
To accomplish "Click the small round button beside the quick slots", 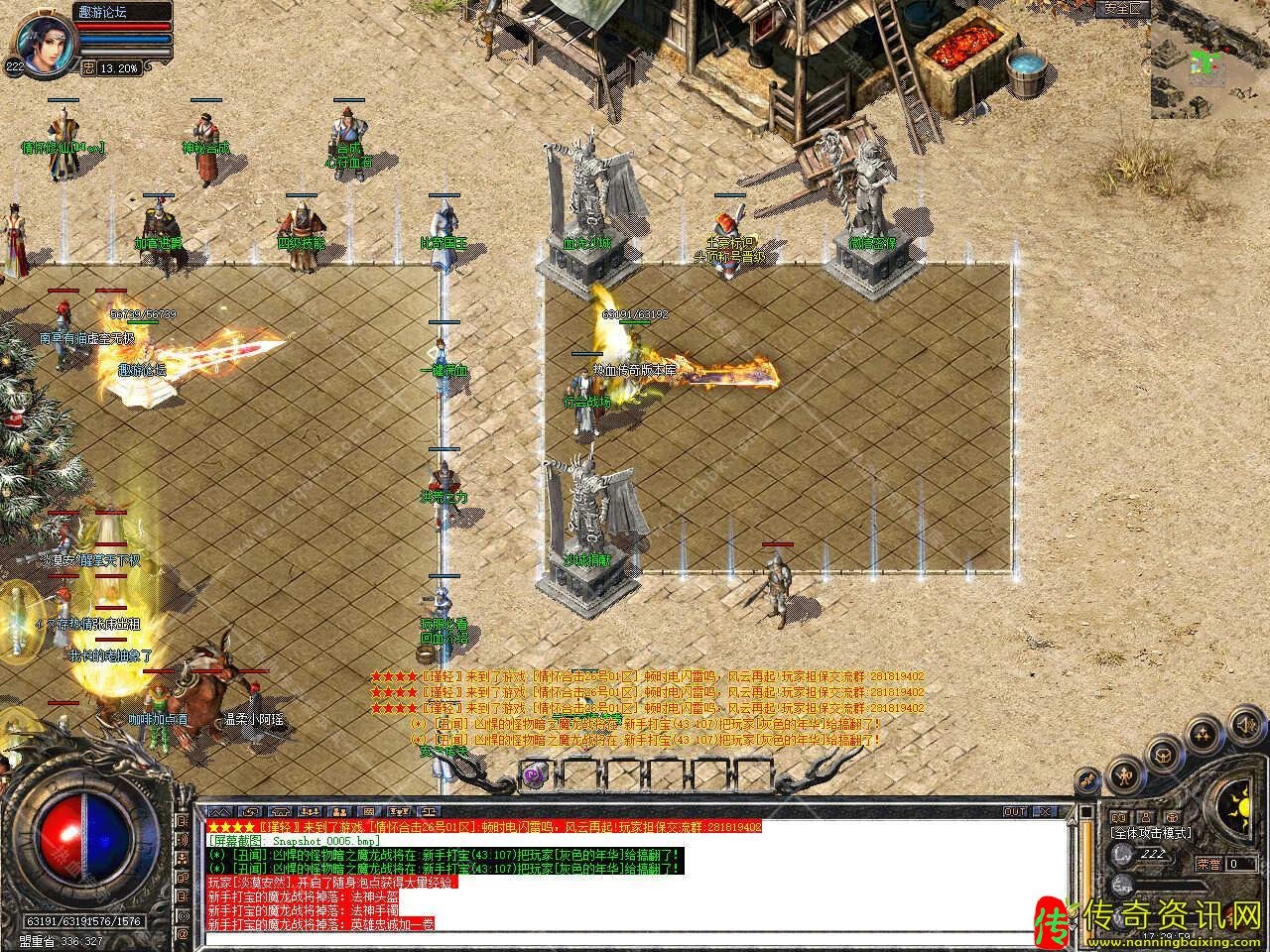I will pos(1088,780).
